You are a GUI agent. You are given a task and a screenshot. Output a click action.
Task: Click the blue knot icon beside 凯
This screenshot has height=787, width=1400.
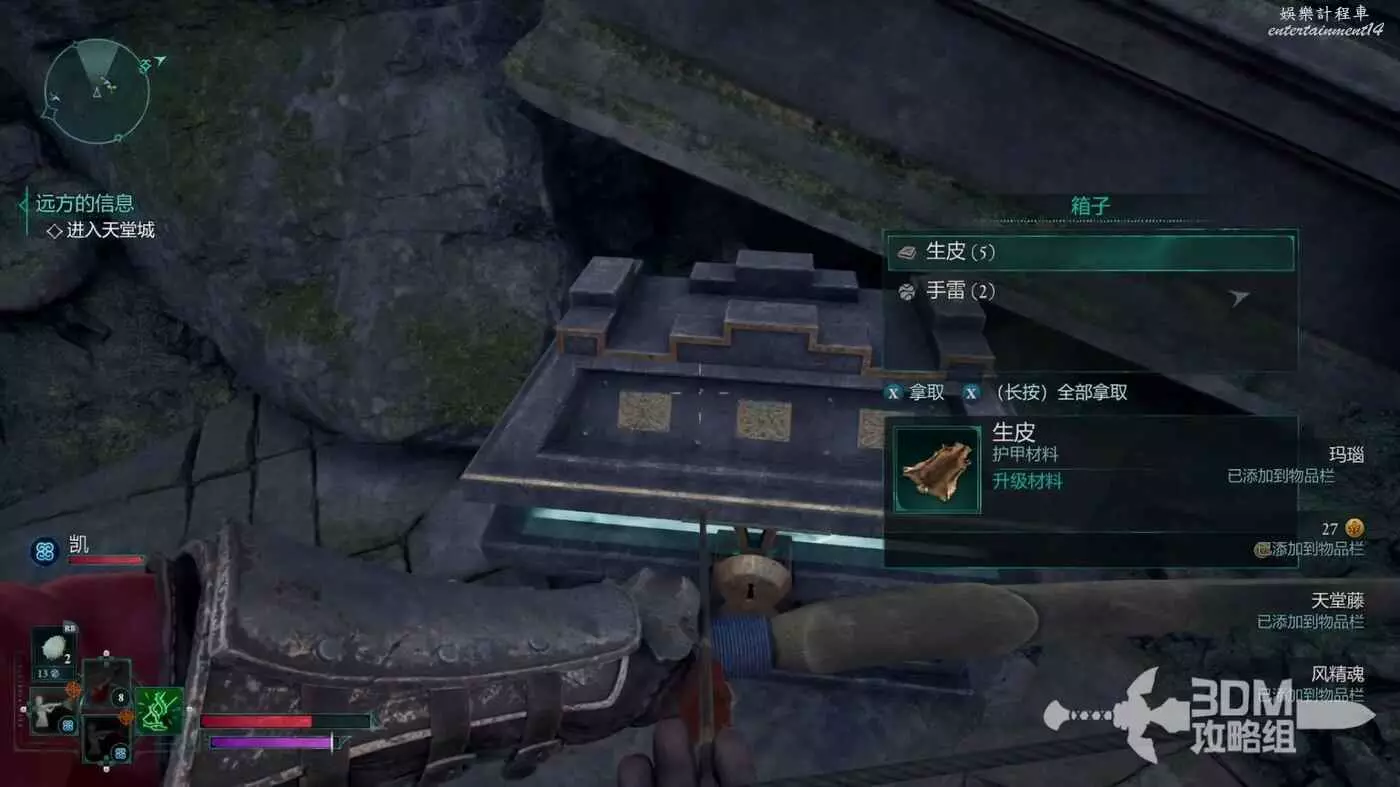point(45,551)
